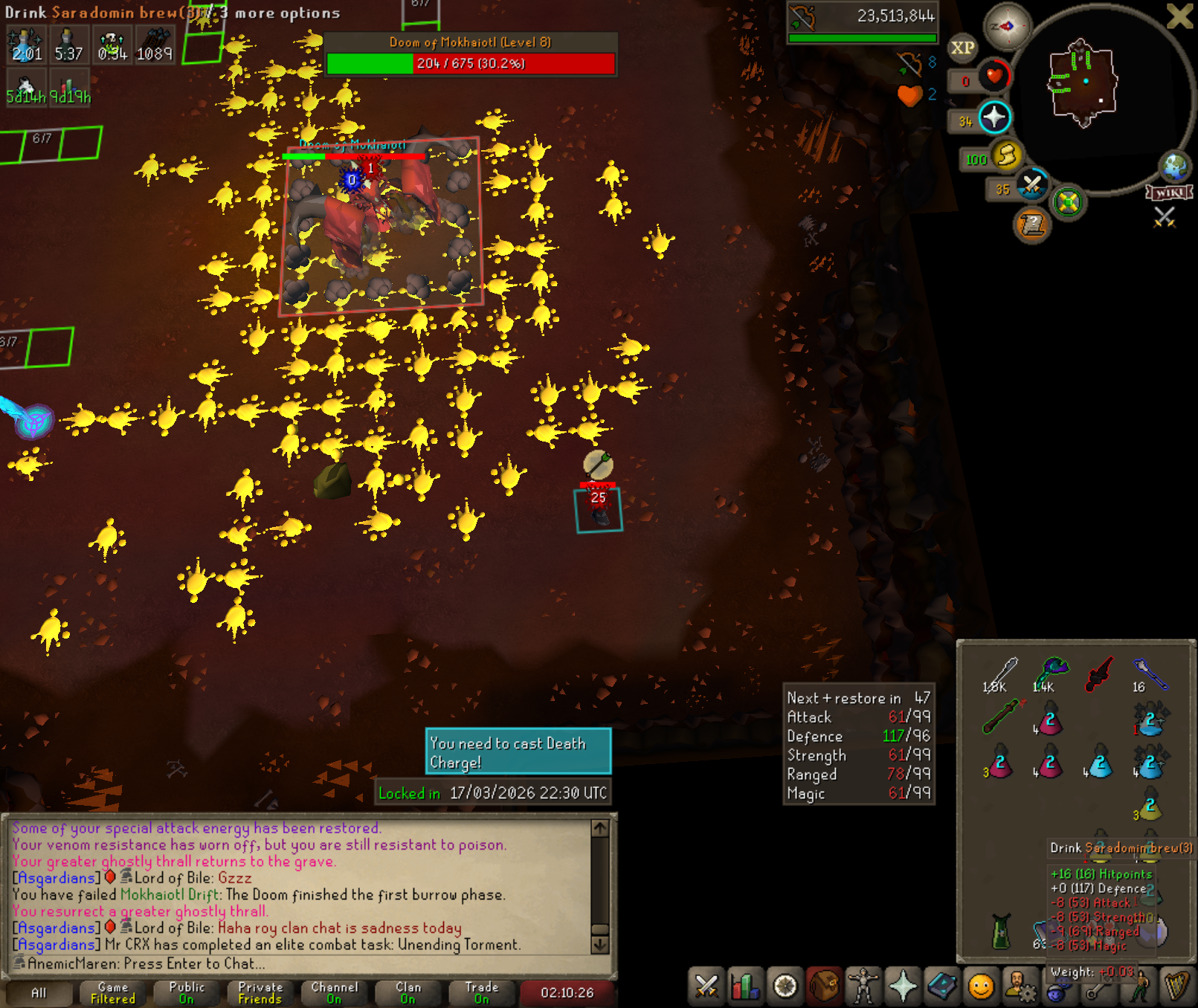Open the Combat Options tab
This screenshot has width=1198, height=1008.
tap(706, 986)
